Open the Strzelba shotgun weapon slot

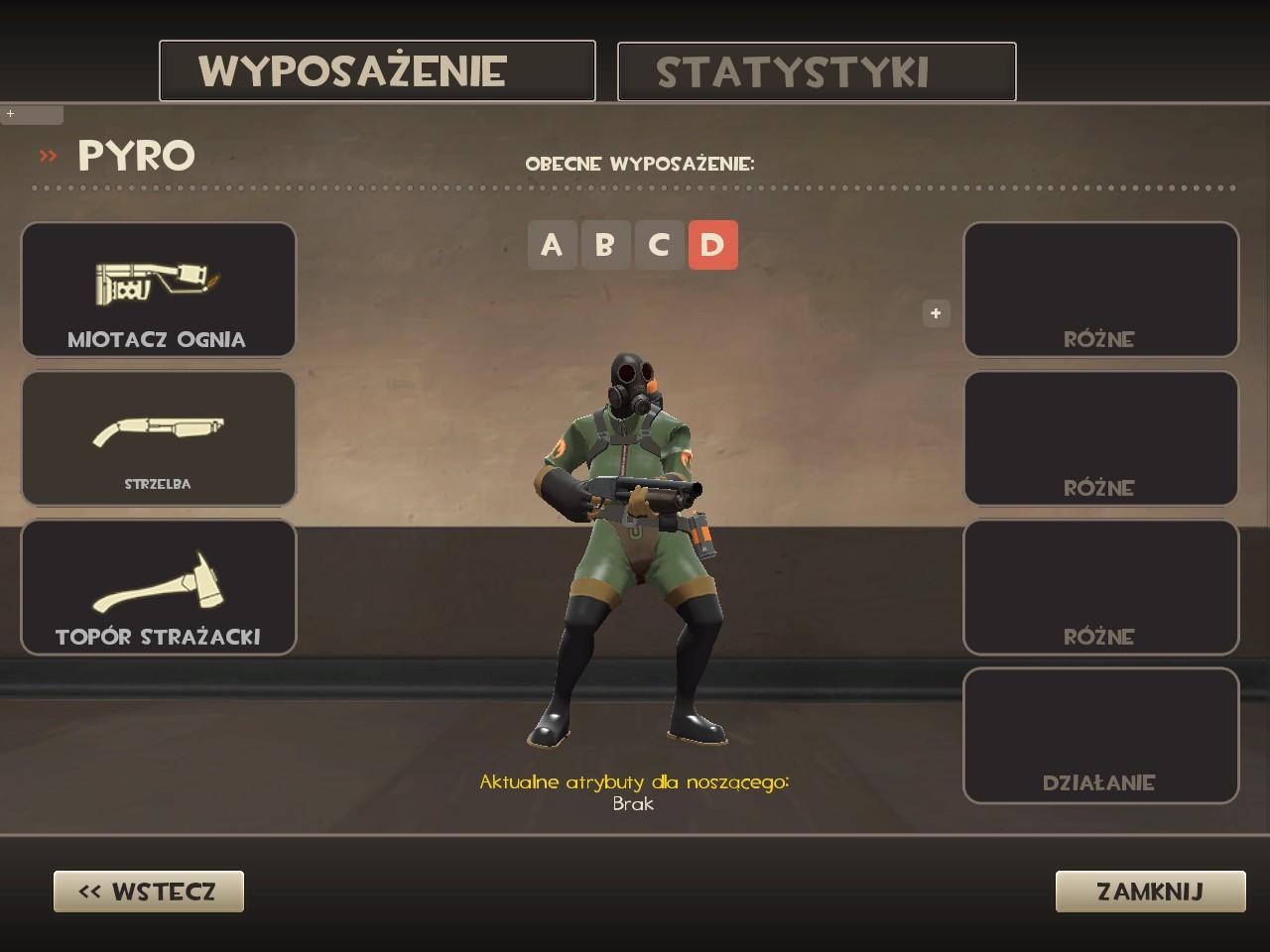(158, 438)
